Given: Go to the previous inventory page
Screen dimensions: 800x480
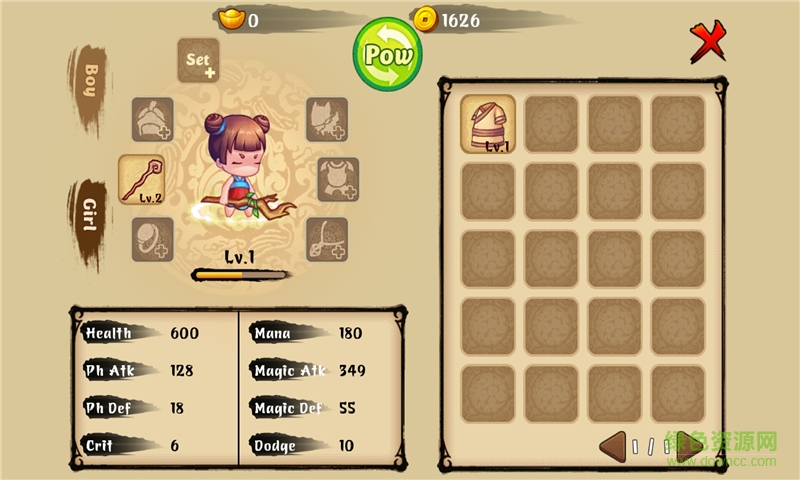Looking at the screenshot, I should [613, 446].
